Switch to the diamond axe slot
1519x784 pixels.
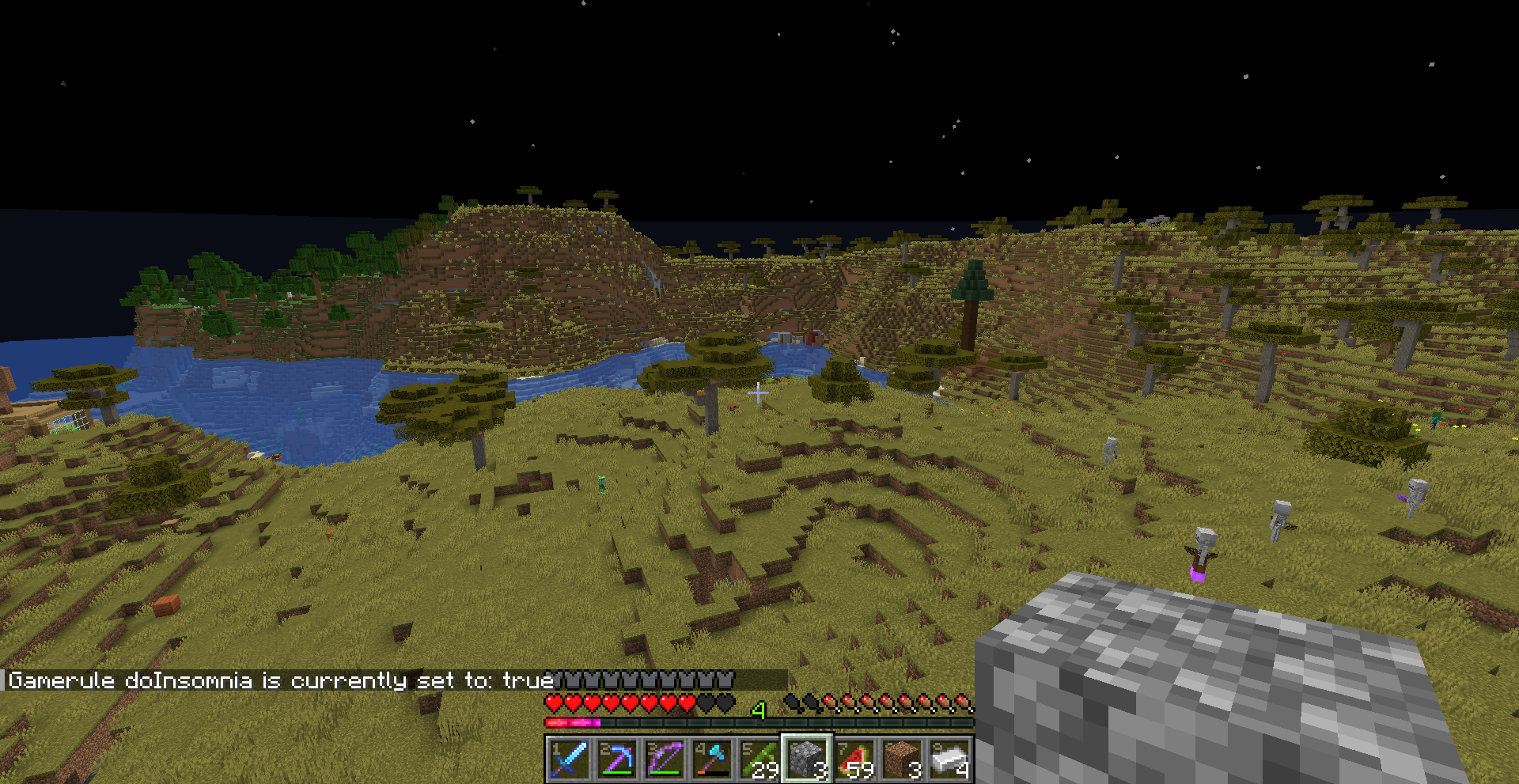pyautogui.click(x=712, y=759)
